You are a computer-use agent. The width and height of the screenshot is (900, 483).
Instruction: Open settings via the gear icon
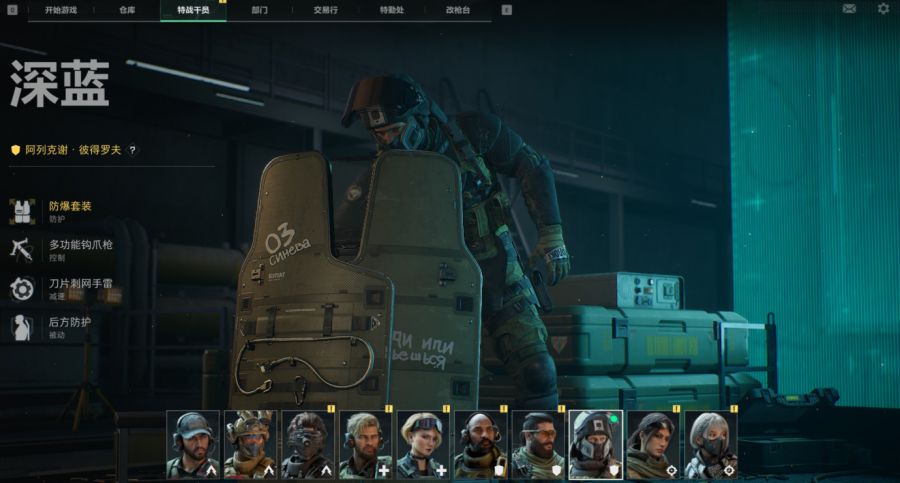click(x=883, y=9)
